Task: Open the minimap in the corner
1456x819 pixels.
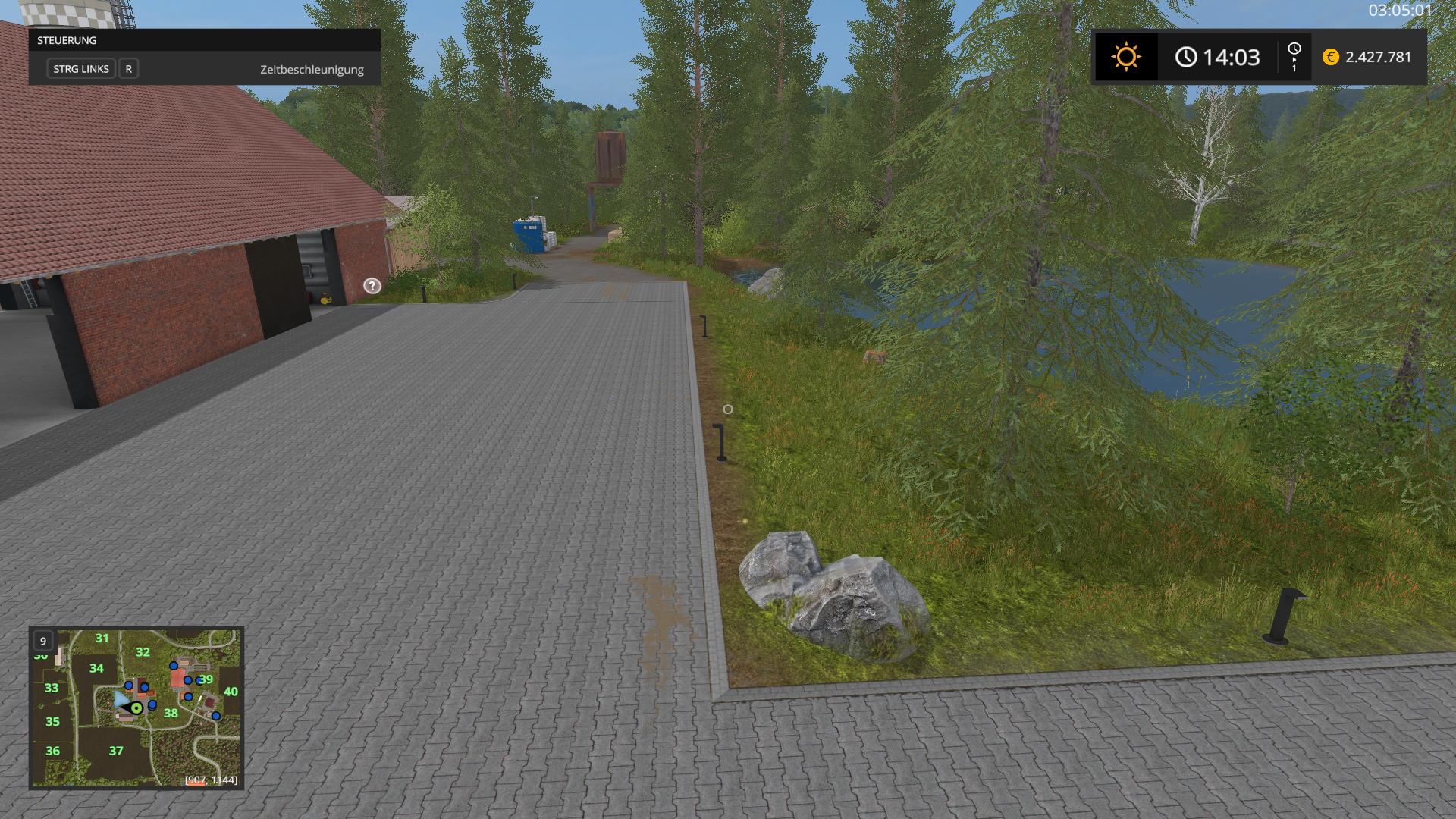Action: pyautogui.click(x=136, y=708)
